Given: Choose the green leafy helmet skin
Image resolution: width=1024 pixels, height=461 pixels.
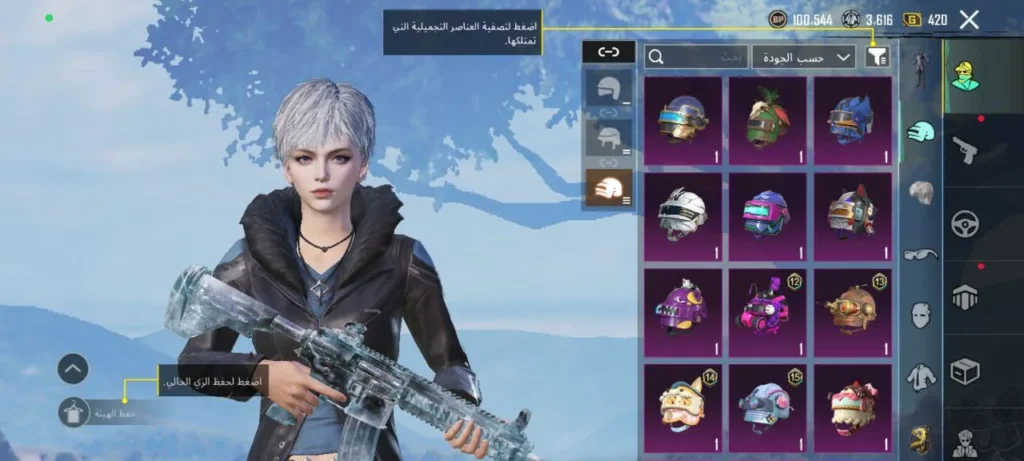Looking at the screenshot, I should pos(767,121).
